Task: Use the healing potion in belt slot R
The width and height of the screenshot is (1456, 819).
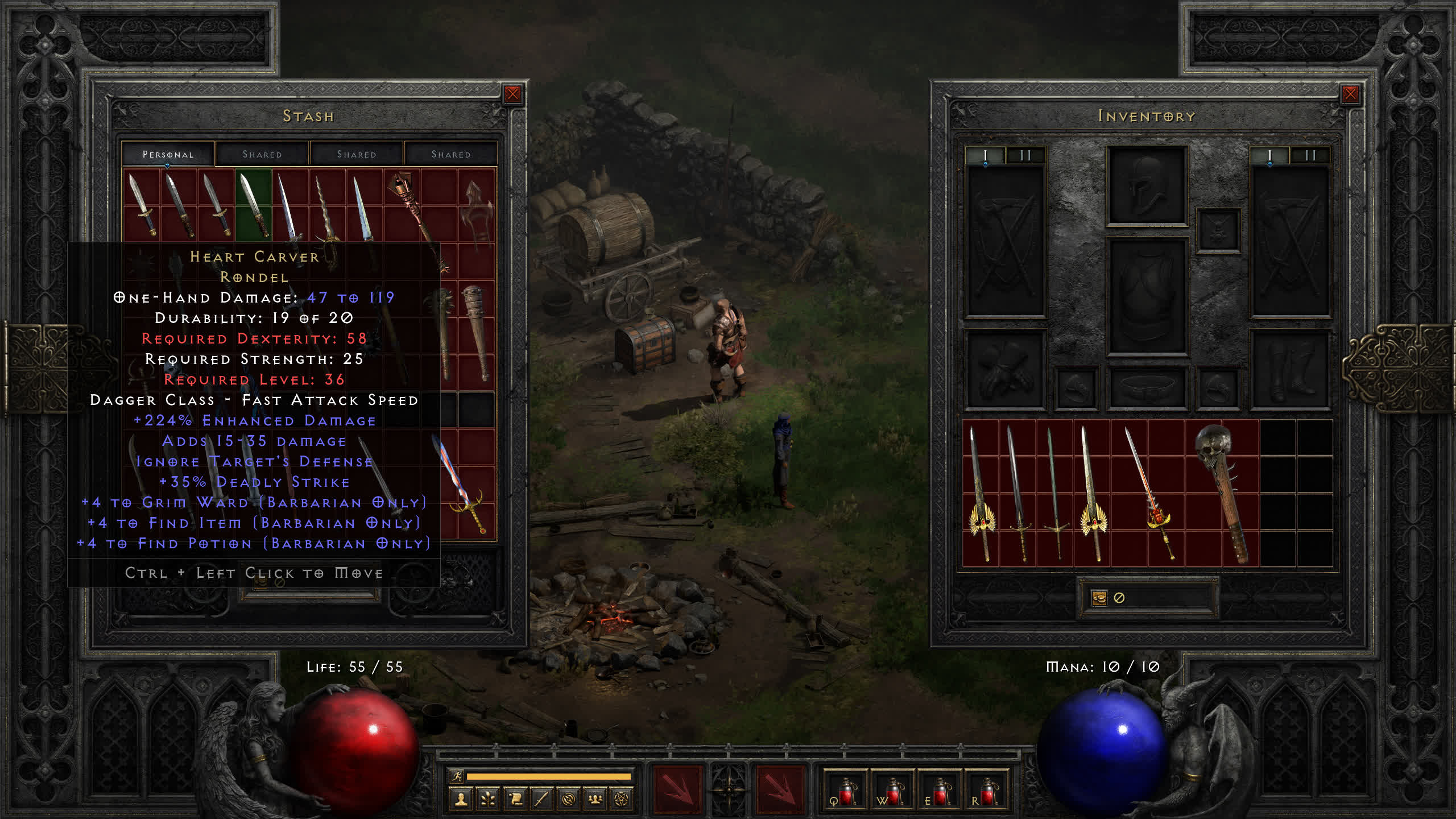Action: pos(987,792)
